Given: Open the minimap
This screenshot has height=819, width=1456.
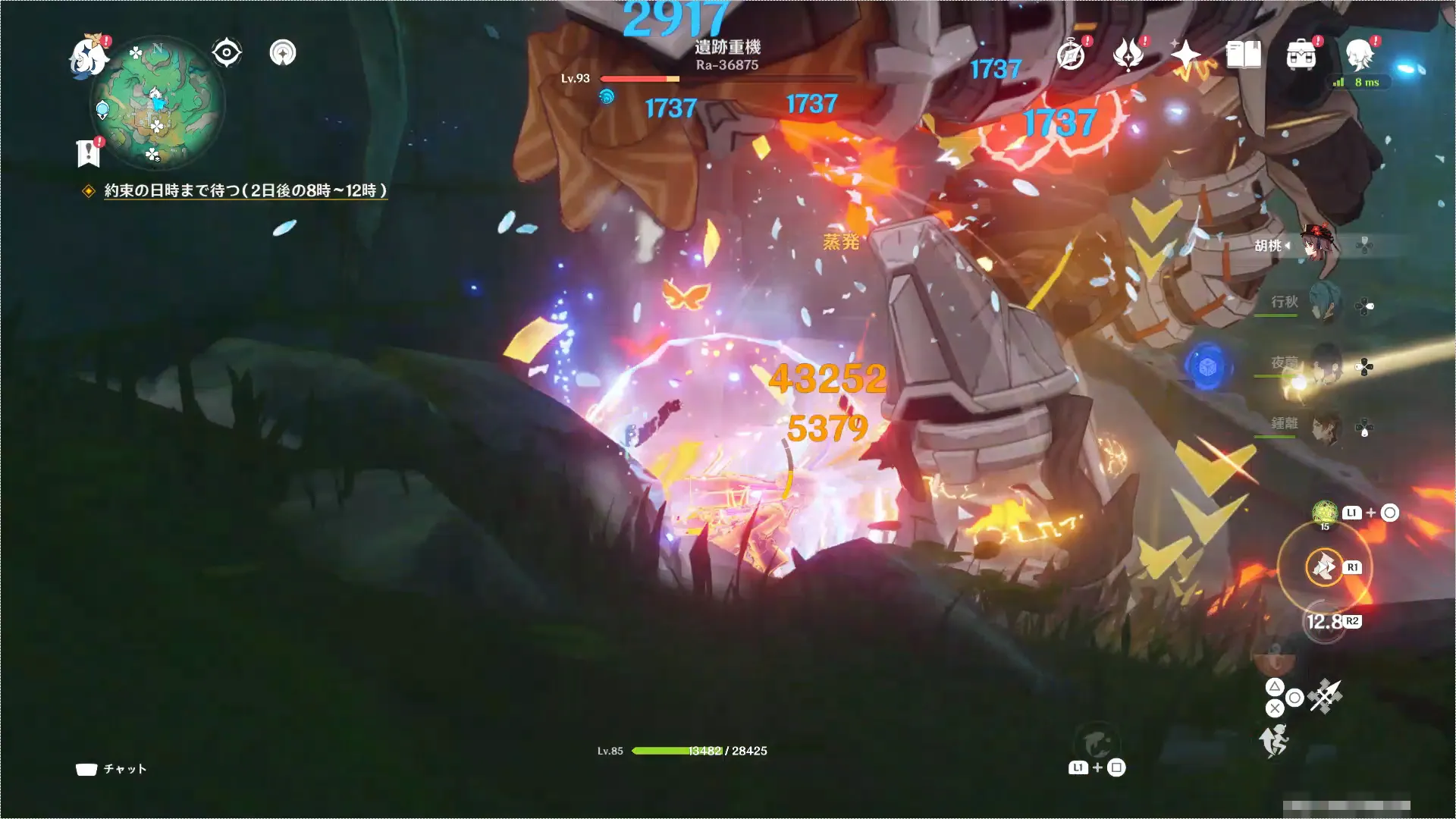Looking at the screenshot, I should 157,104.
